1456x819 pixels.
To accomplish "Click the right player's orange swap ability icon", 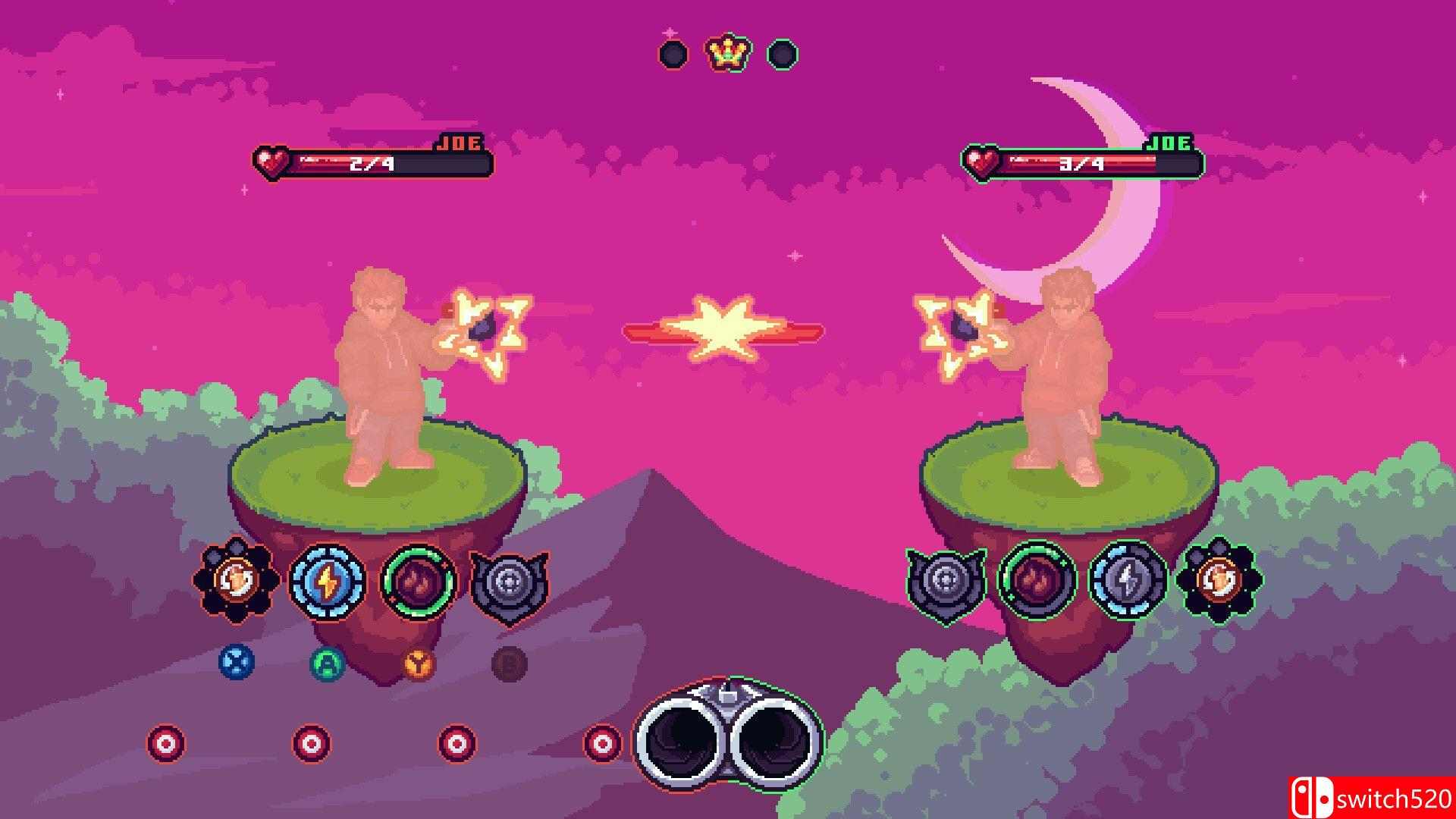I will pyautogui.click(x=1219, y=580).
